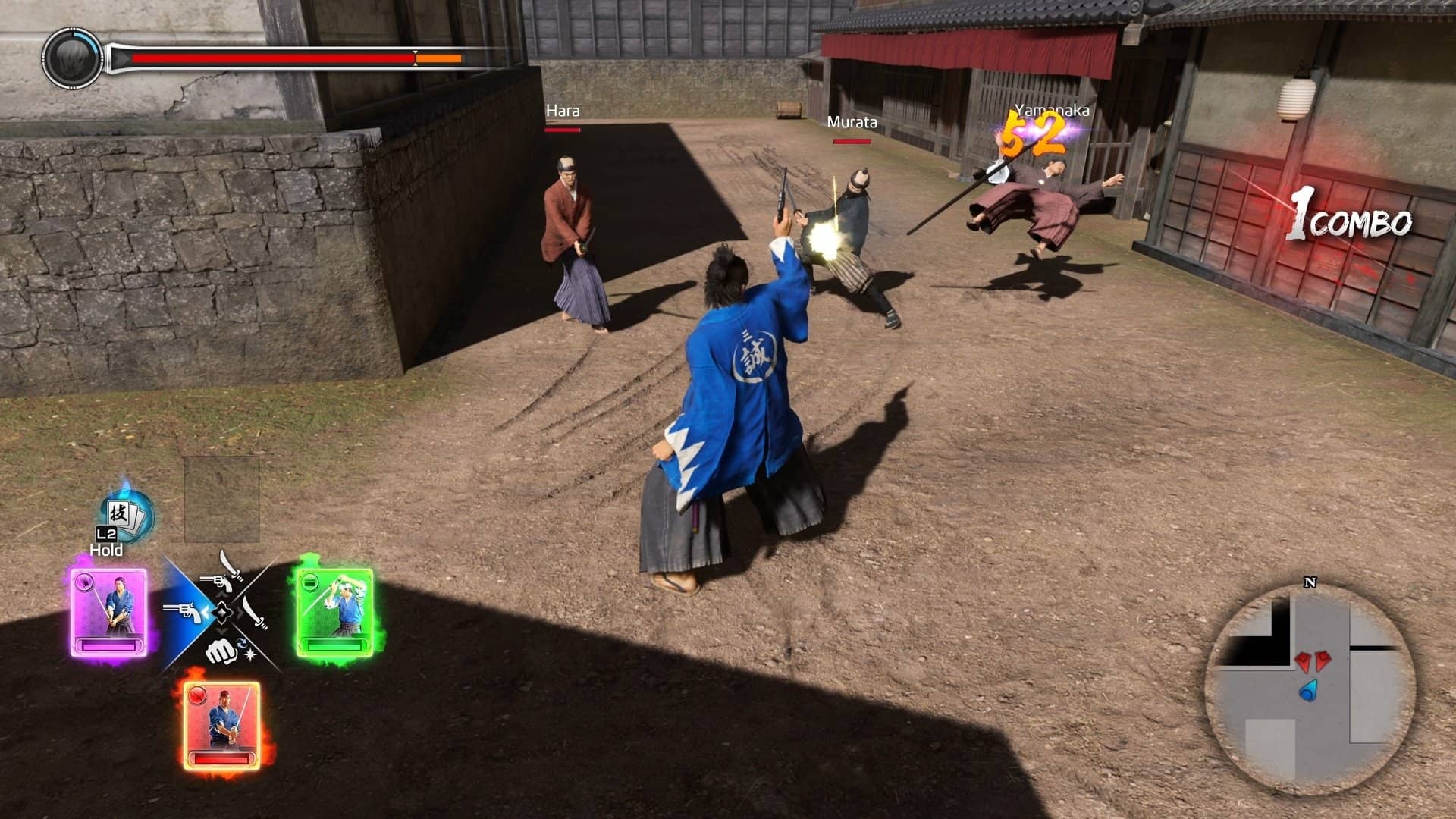
Task: Click the swirl ability icon beside the fist
Action: (x=241, y=644)
